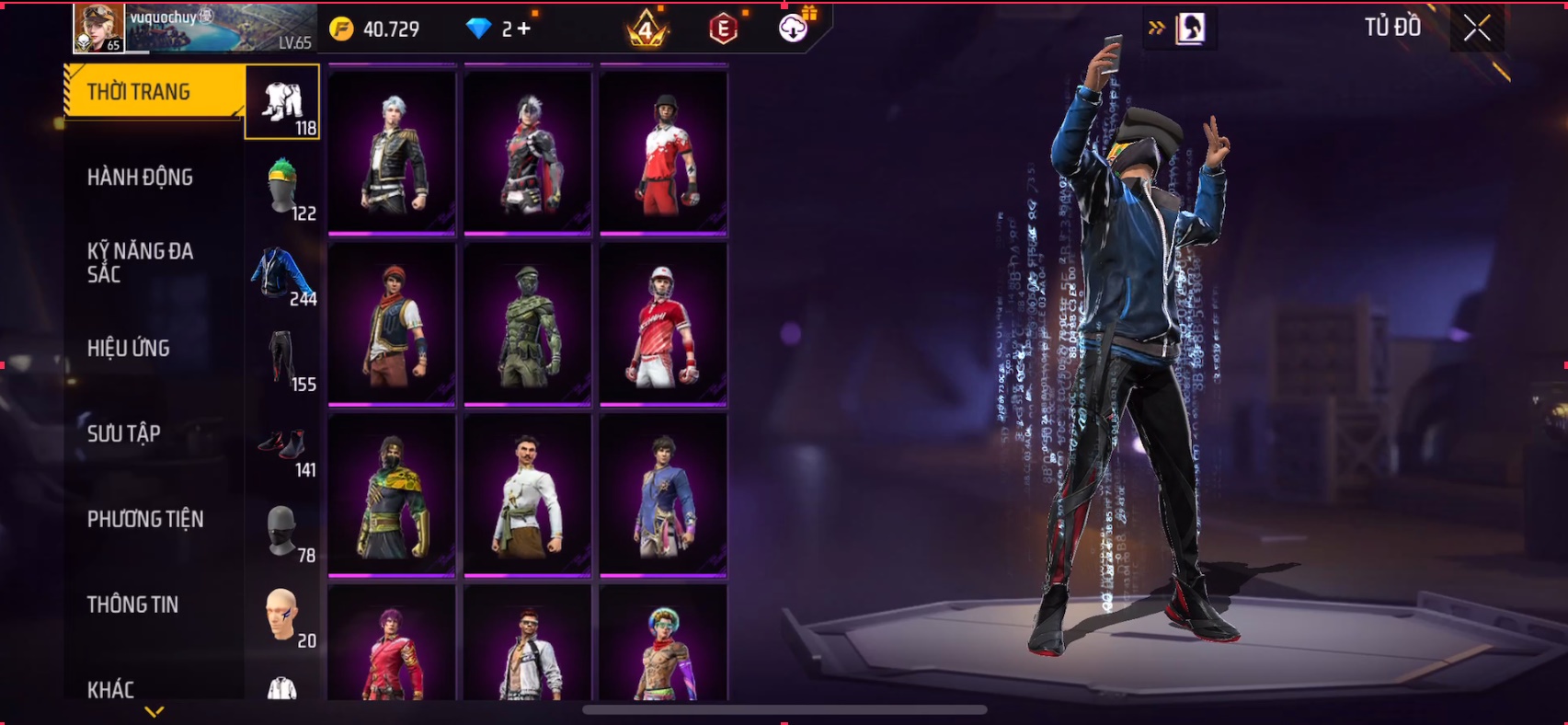This screenshot has height=725, width=1568.
Task: Open the player profile avatar
Action: pos(98,28)
